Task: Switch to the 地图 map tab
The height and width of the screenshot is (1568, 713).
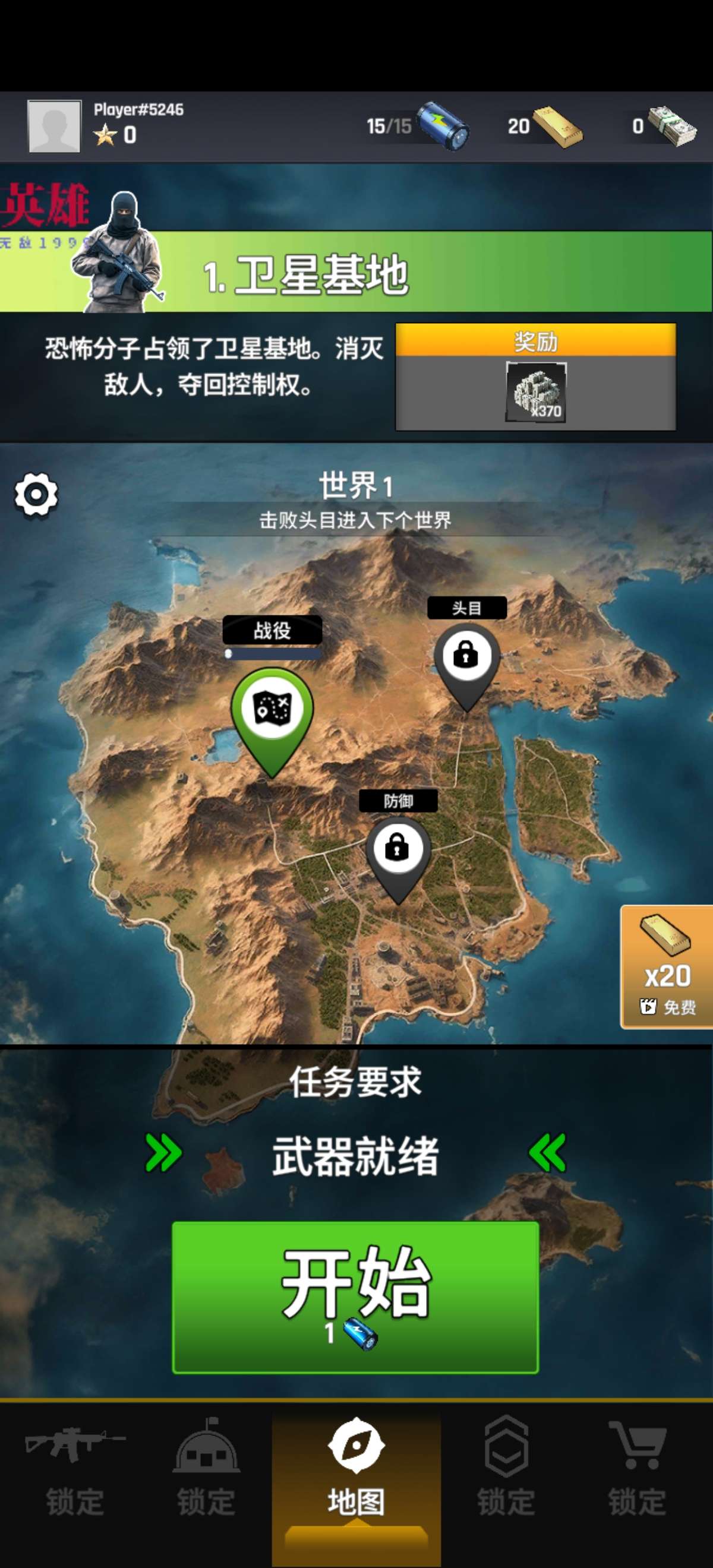Action: click(x=356, y=1467)
